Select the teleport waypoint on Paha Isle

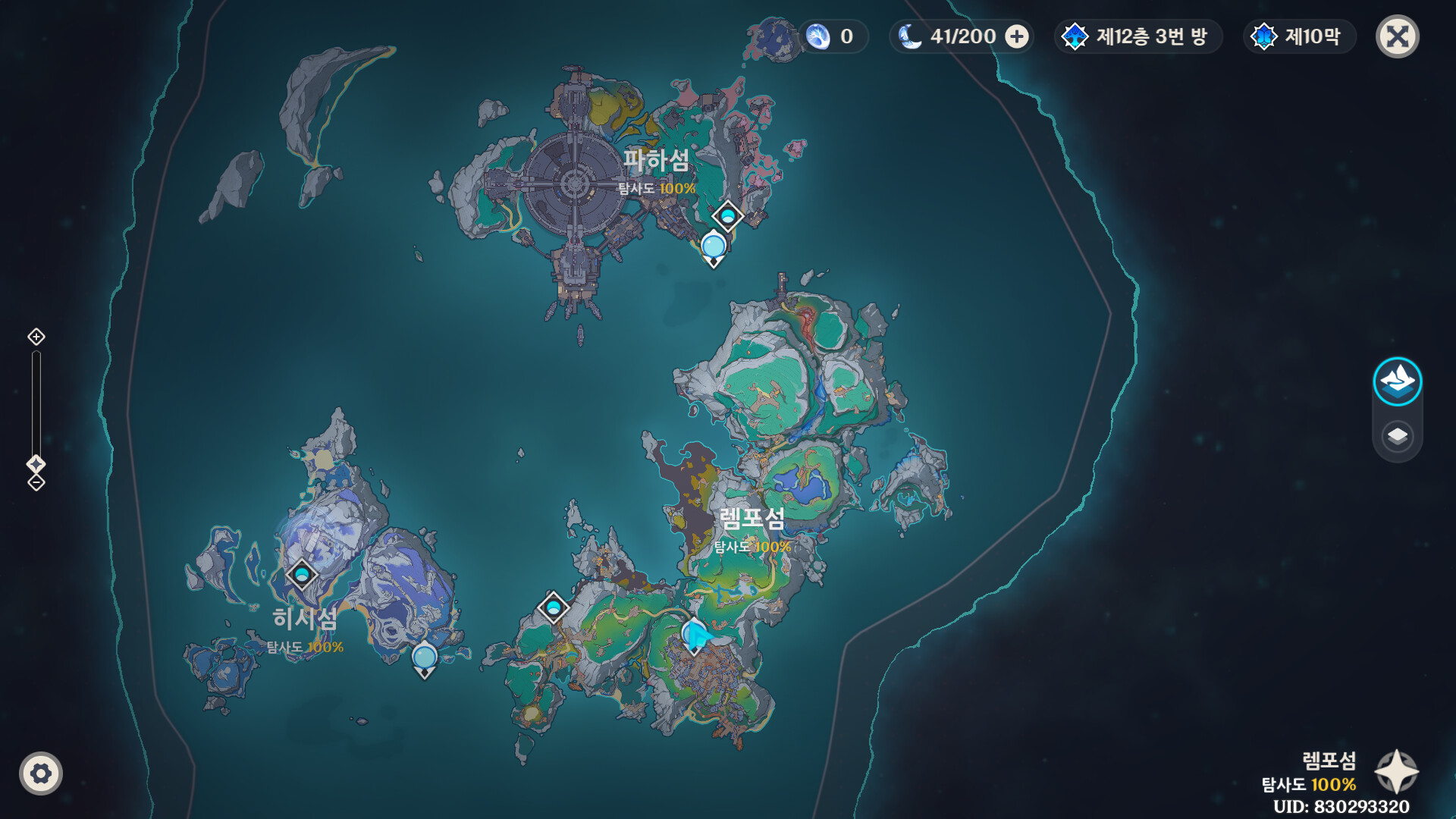point(727,217)
